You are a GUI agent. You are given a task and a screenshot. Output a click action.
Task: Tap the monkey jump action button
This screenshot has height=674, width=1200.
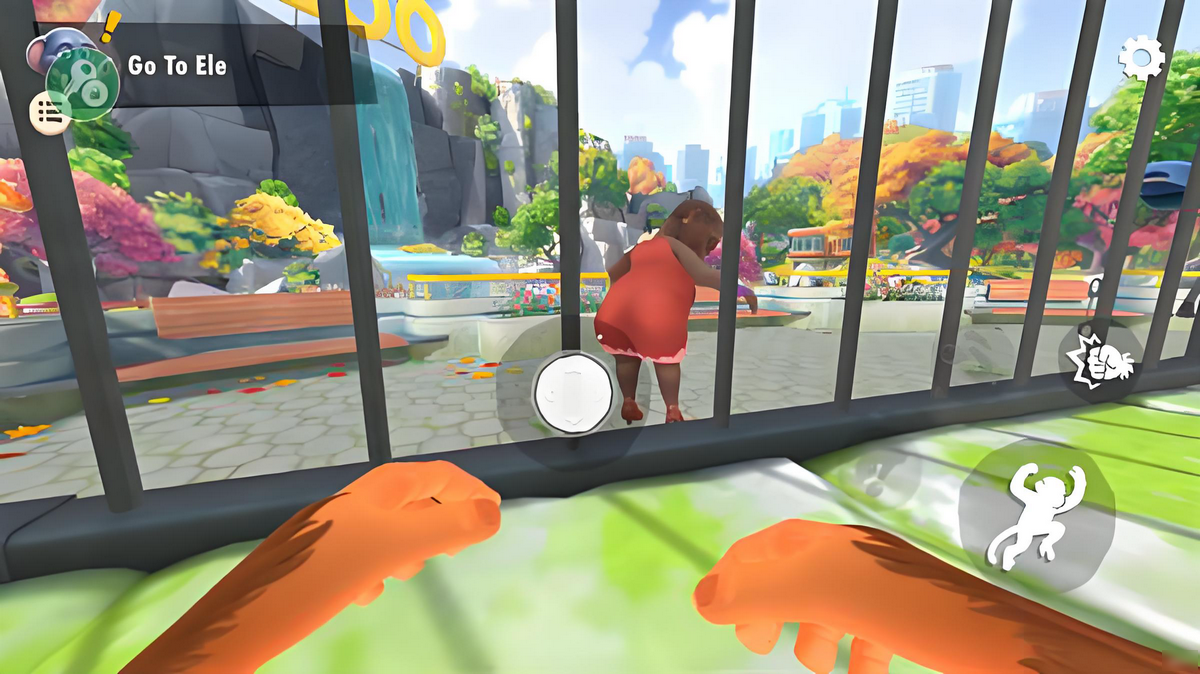tap(1035, 513)
